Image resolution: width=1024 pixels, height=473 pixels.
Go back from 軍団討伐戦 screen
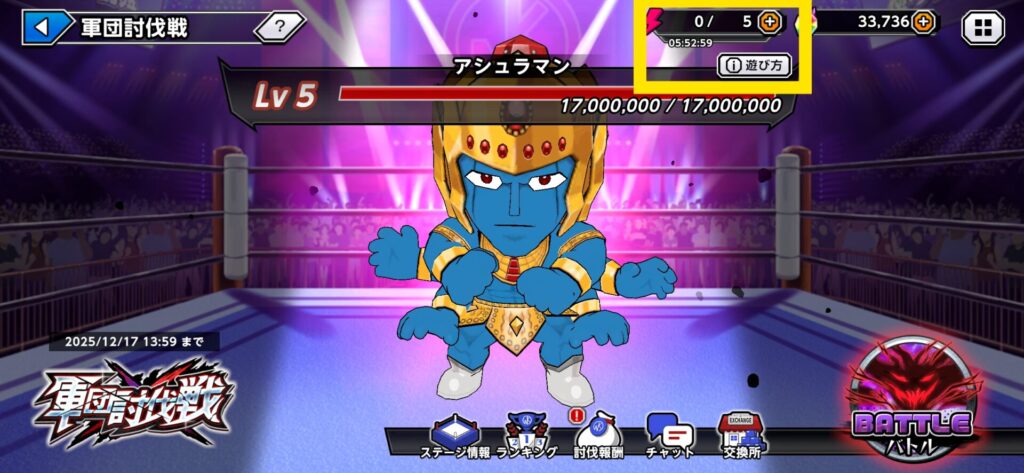point(42,27)
